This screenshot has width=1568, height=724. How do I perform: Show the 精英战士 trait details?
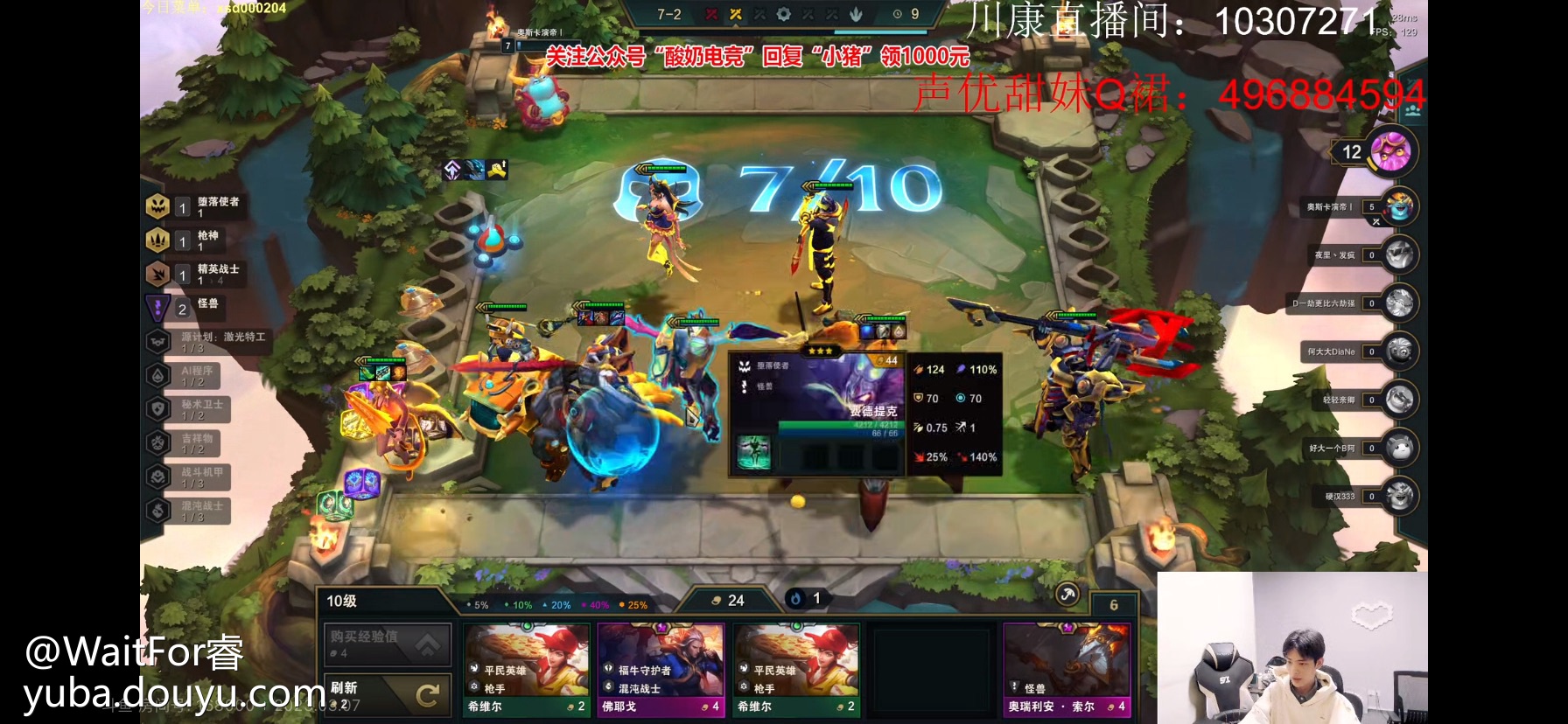pyautogui.click(x=194, y=274)
